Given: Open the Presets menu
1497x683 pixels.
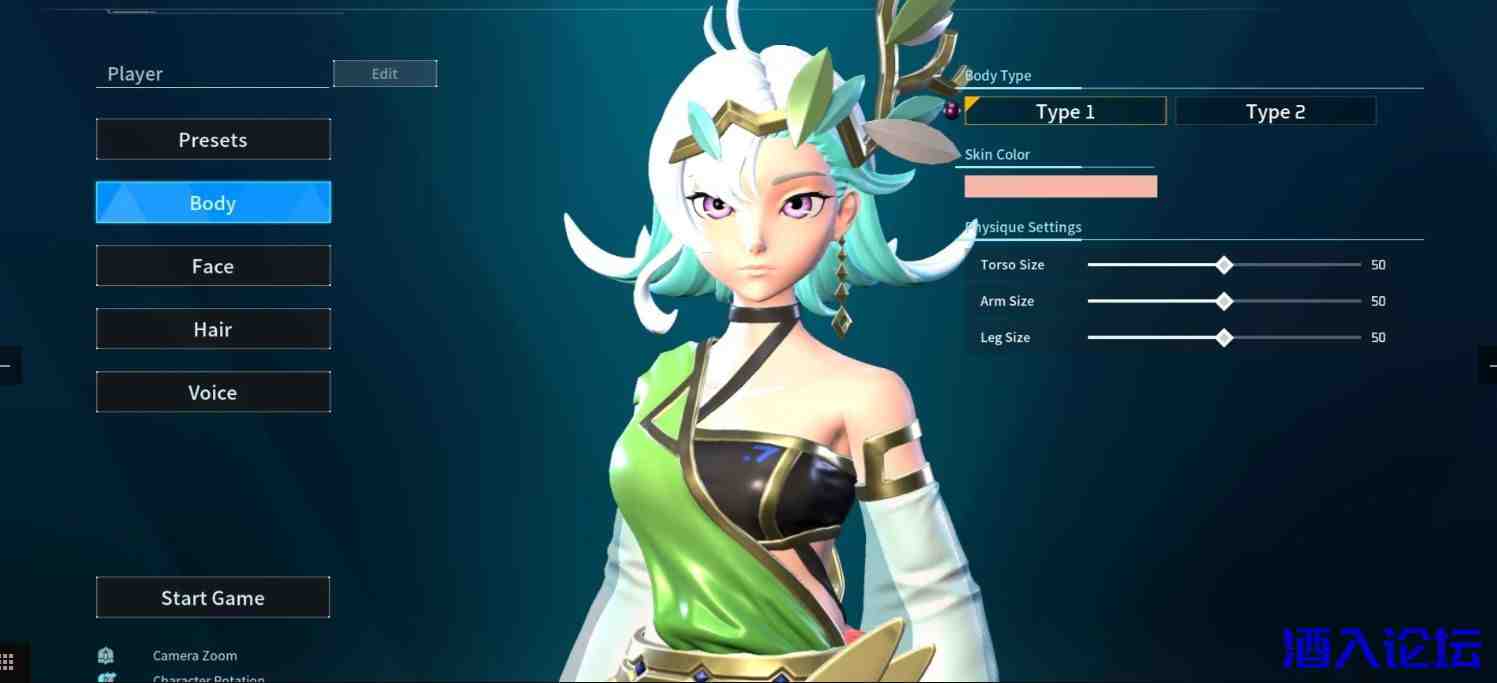Looking at the screenshot, I should (x=213, y=140).
